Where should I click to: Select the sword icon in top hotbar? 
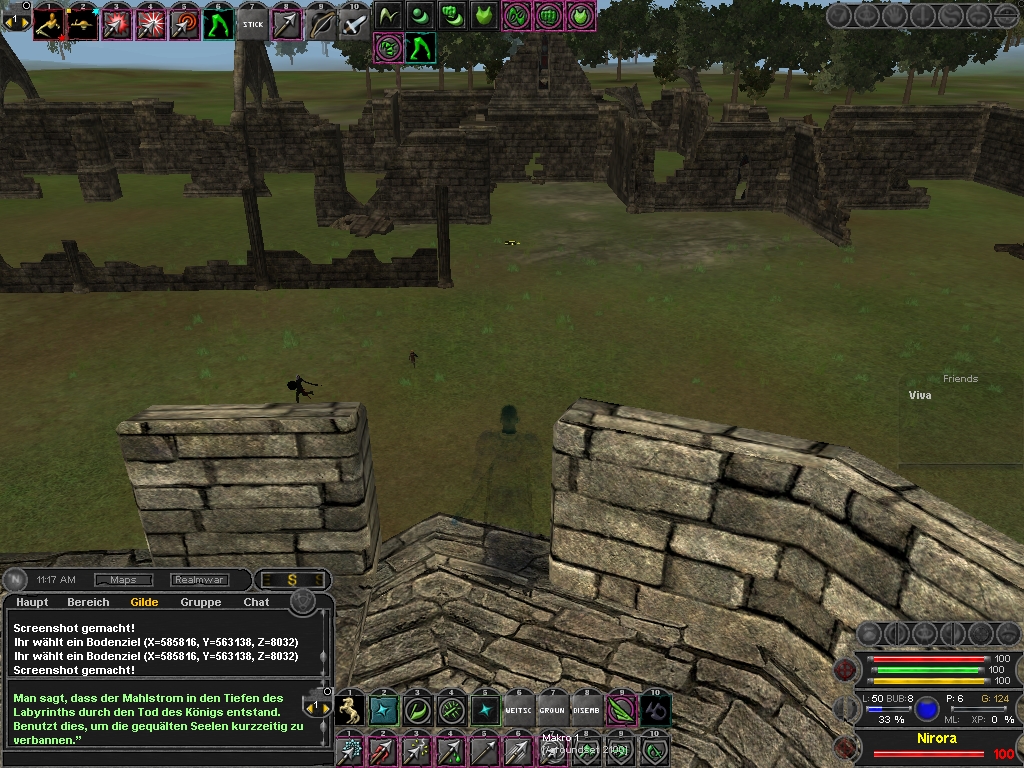[354, 24]
